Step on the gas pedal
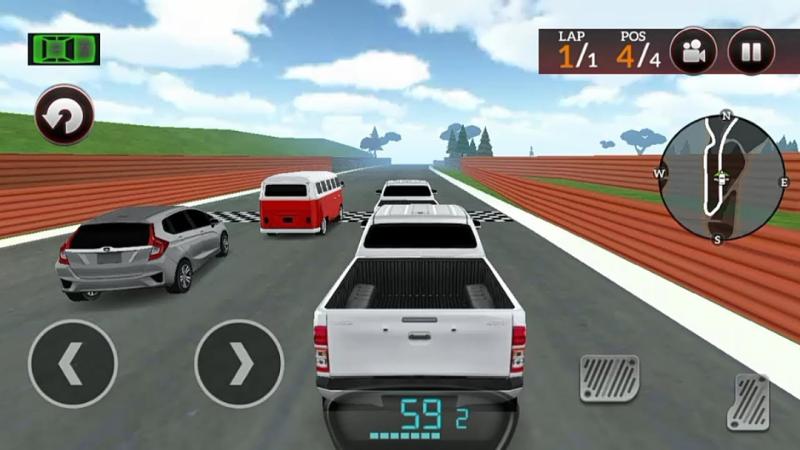 coord(748,402)
